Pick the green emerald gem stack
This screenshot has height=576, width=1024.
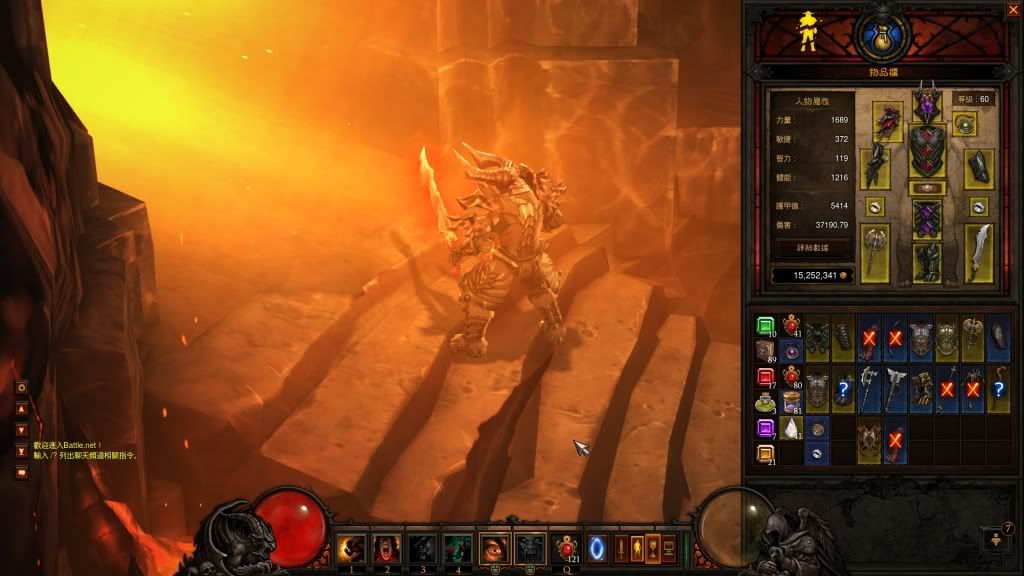click(765, 326)
